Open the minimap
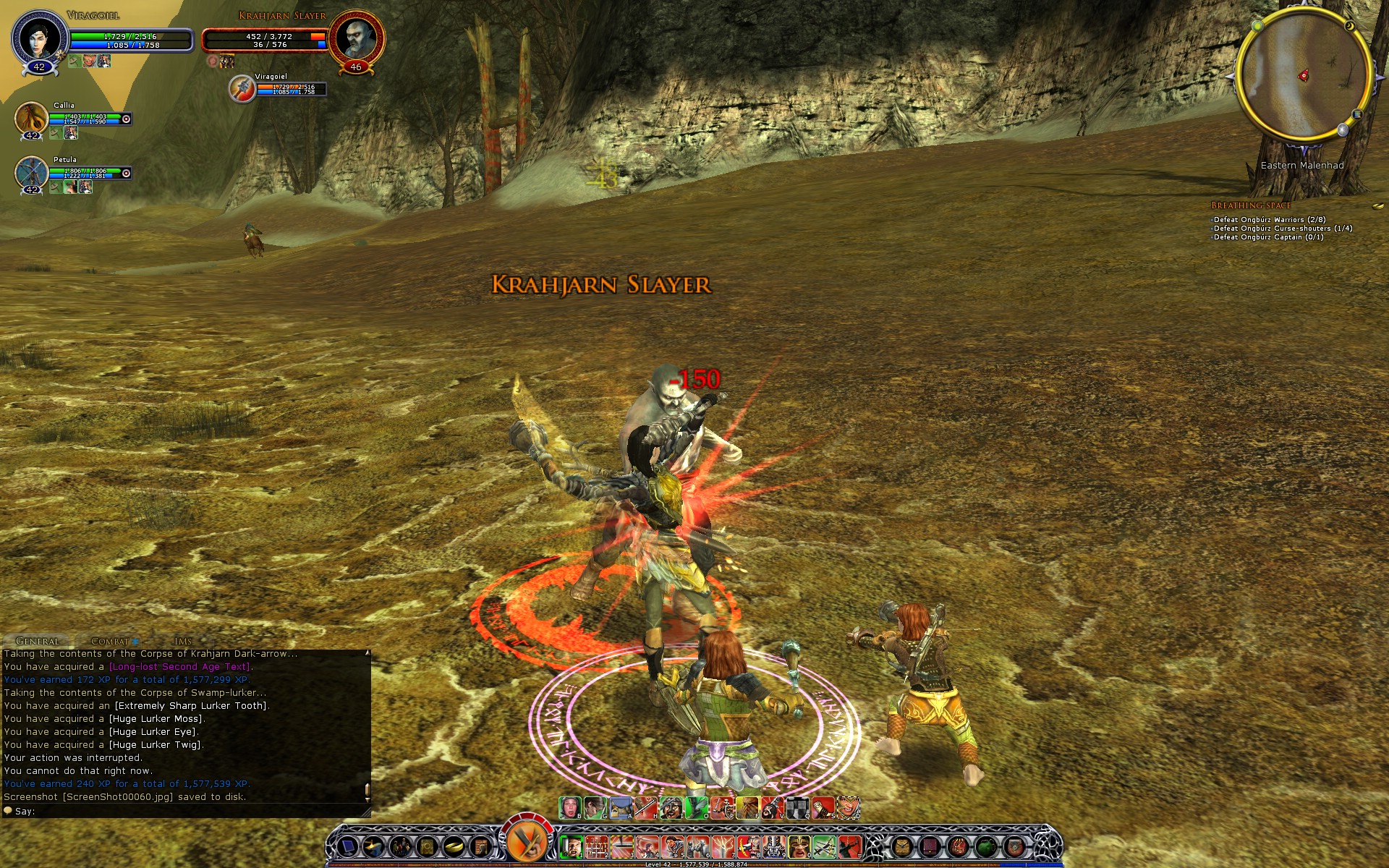This screenshot has width=1389, height=868. [x=1302, y=76]
